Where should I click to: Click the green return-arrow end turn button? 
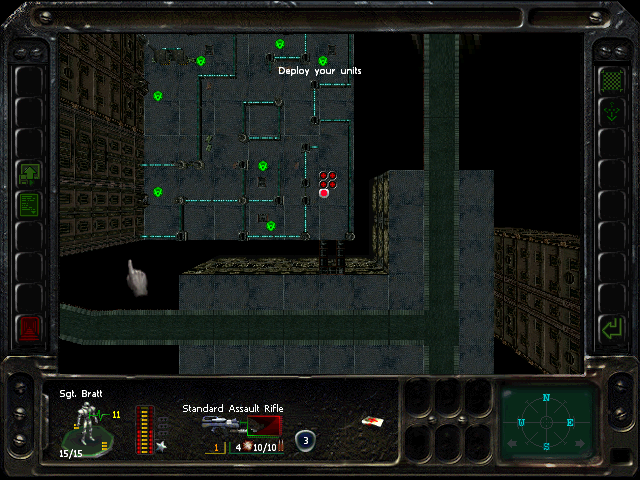(x=609, y=327)
